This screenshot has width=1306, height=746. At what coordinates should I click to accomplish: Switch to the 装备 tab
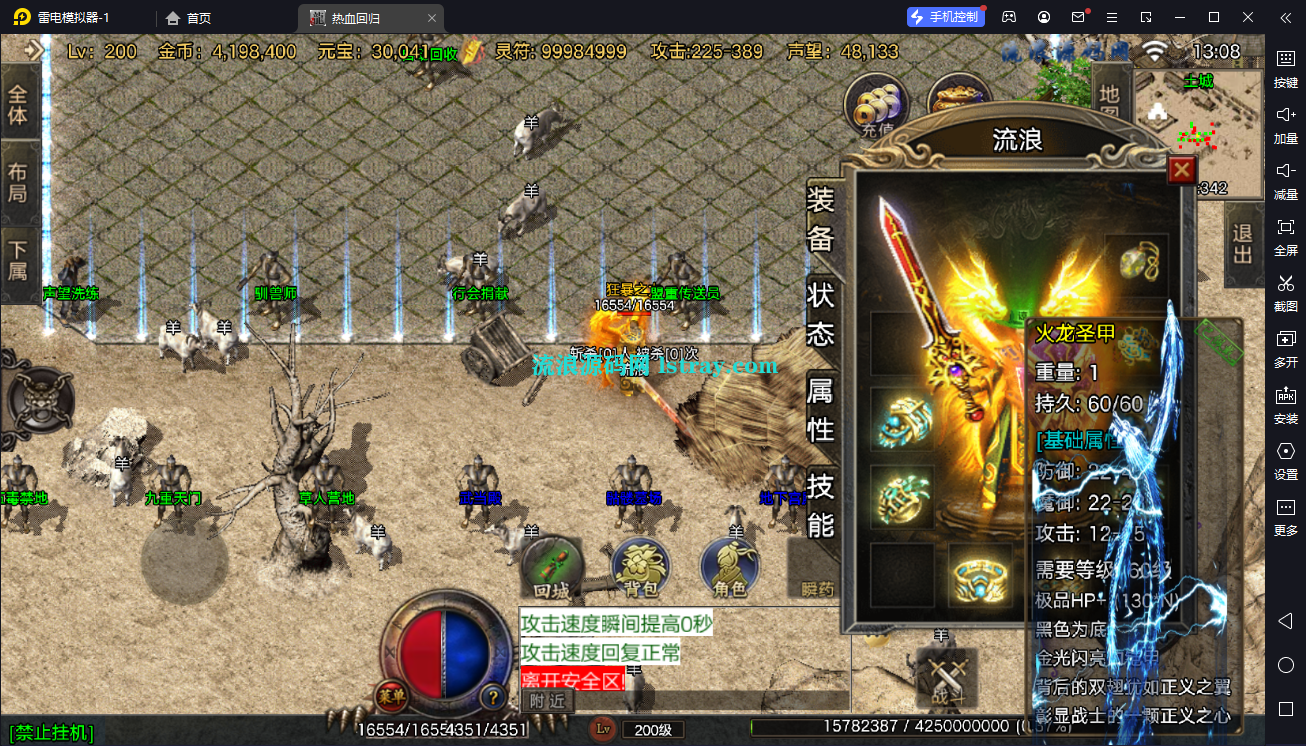(820, 219)
